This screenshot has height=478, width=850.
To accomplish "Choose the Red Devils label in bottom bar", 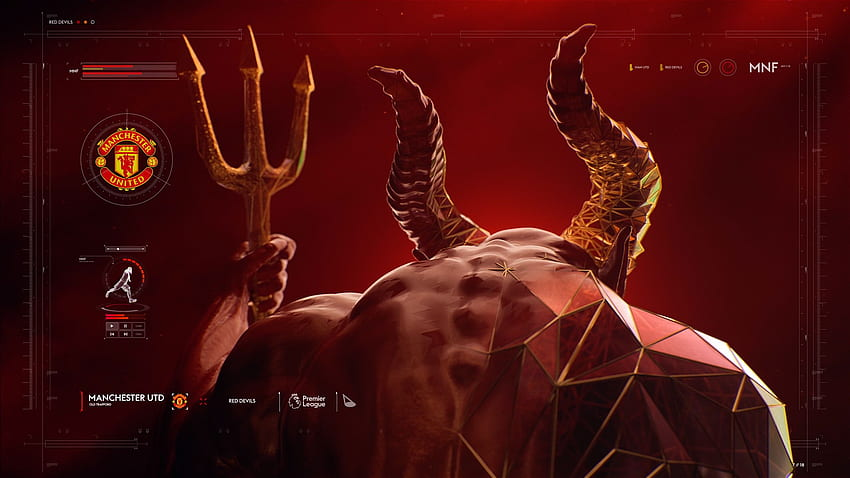I will pos(241,400).
